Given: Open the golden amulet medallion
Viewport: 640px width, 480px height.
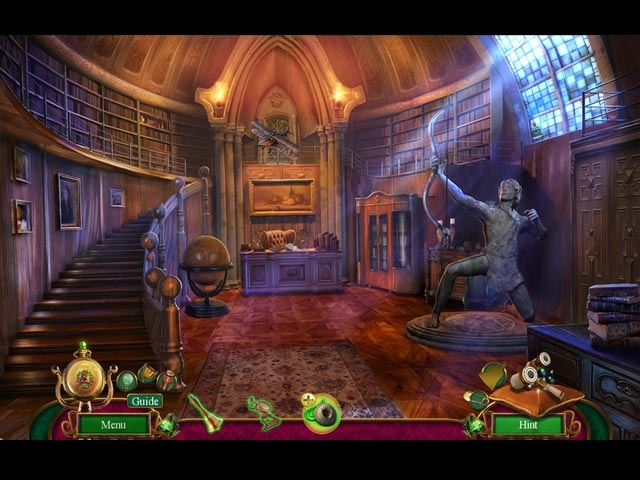Looking at the screenshot, I should coord(84,379).
